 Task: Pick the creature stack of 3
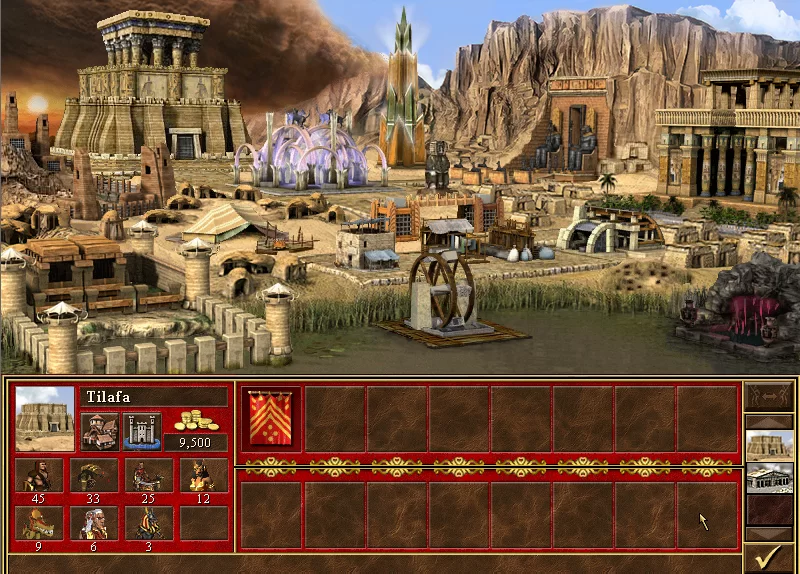click(x=149, y=523)
